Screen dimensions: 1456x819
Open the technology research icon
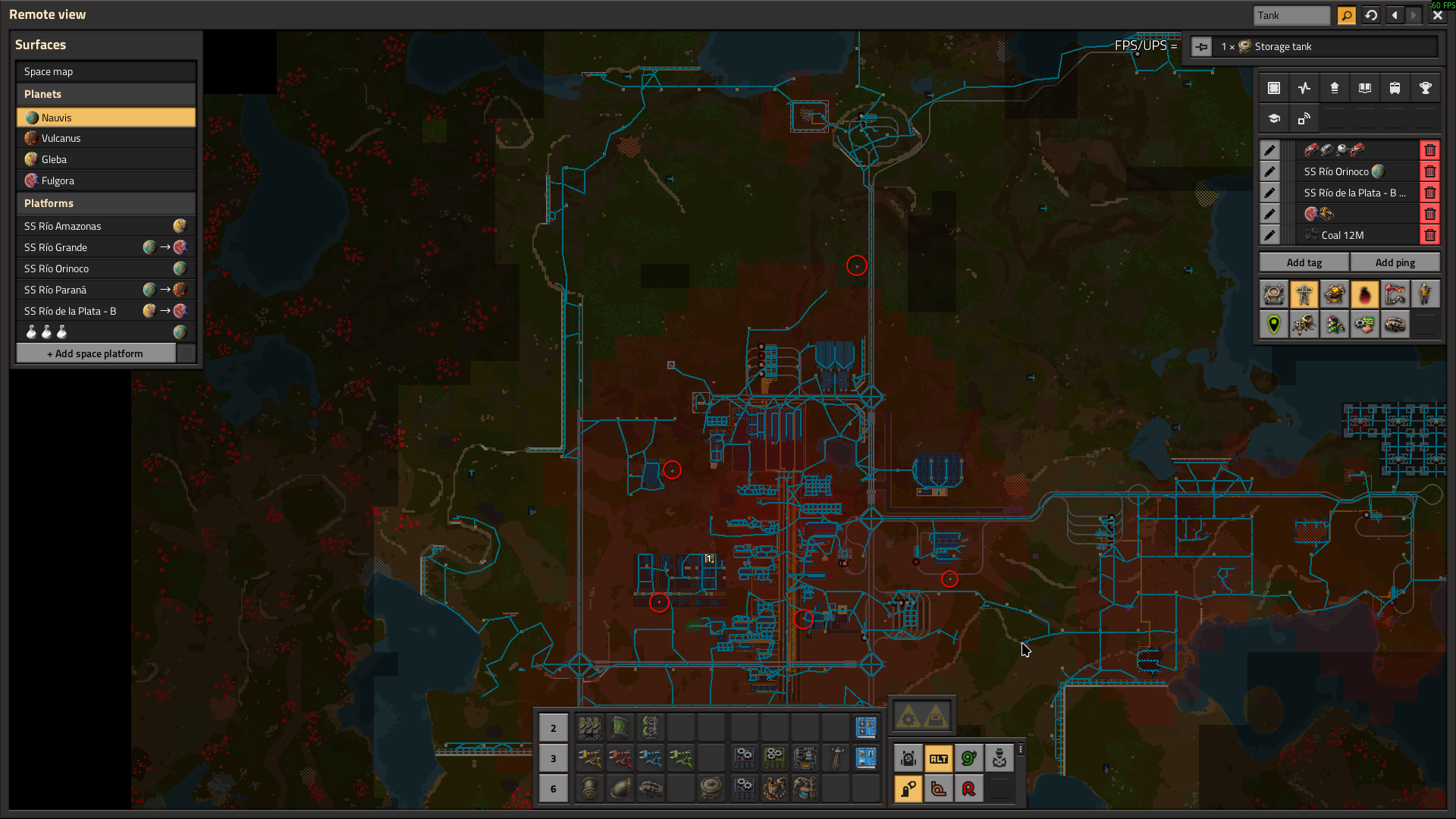coord(1274,118)
